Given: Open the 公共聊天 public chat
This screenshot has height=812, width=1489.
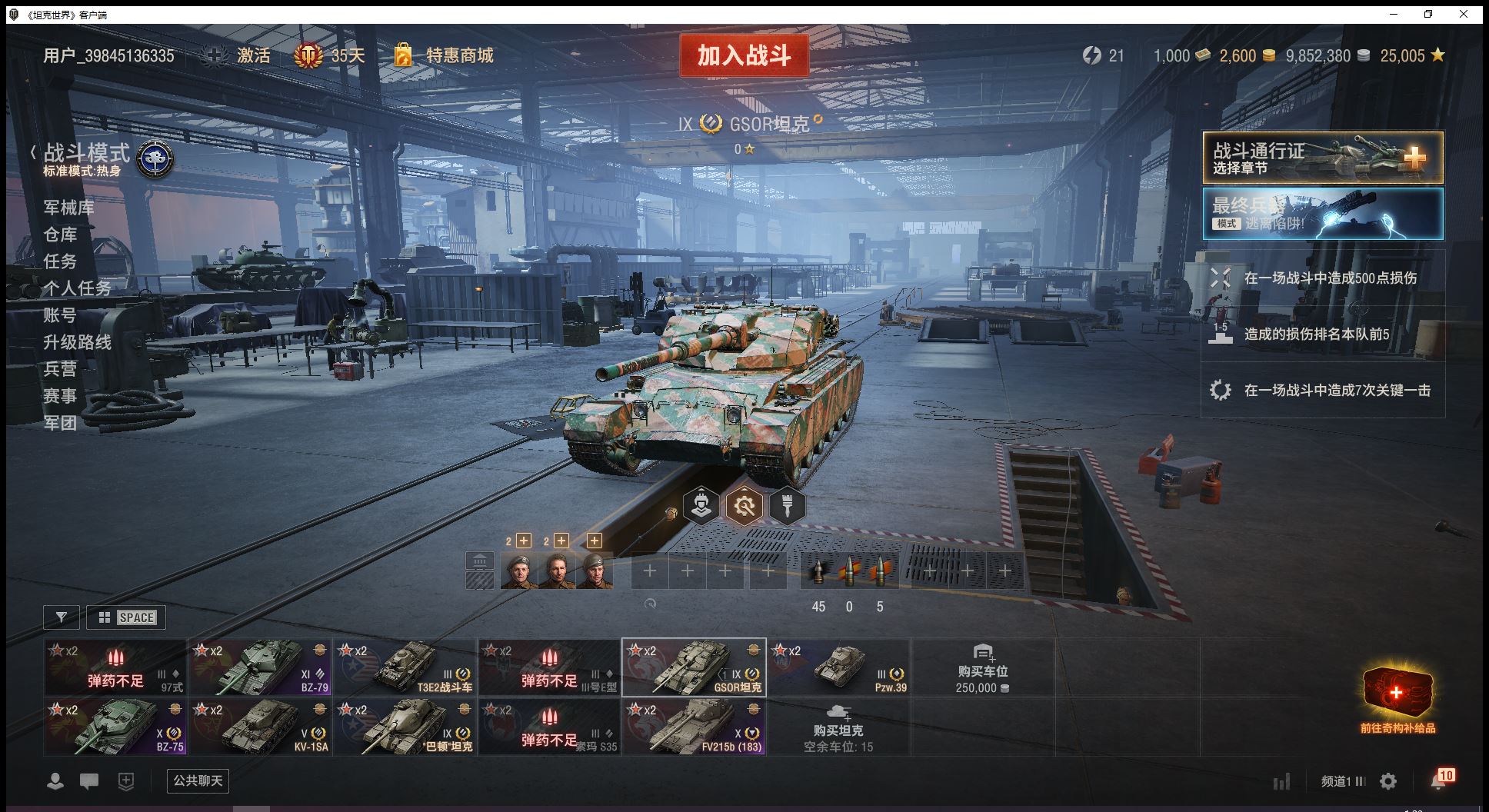Looking at the screenshot, I should click(x=198, y=781).
